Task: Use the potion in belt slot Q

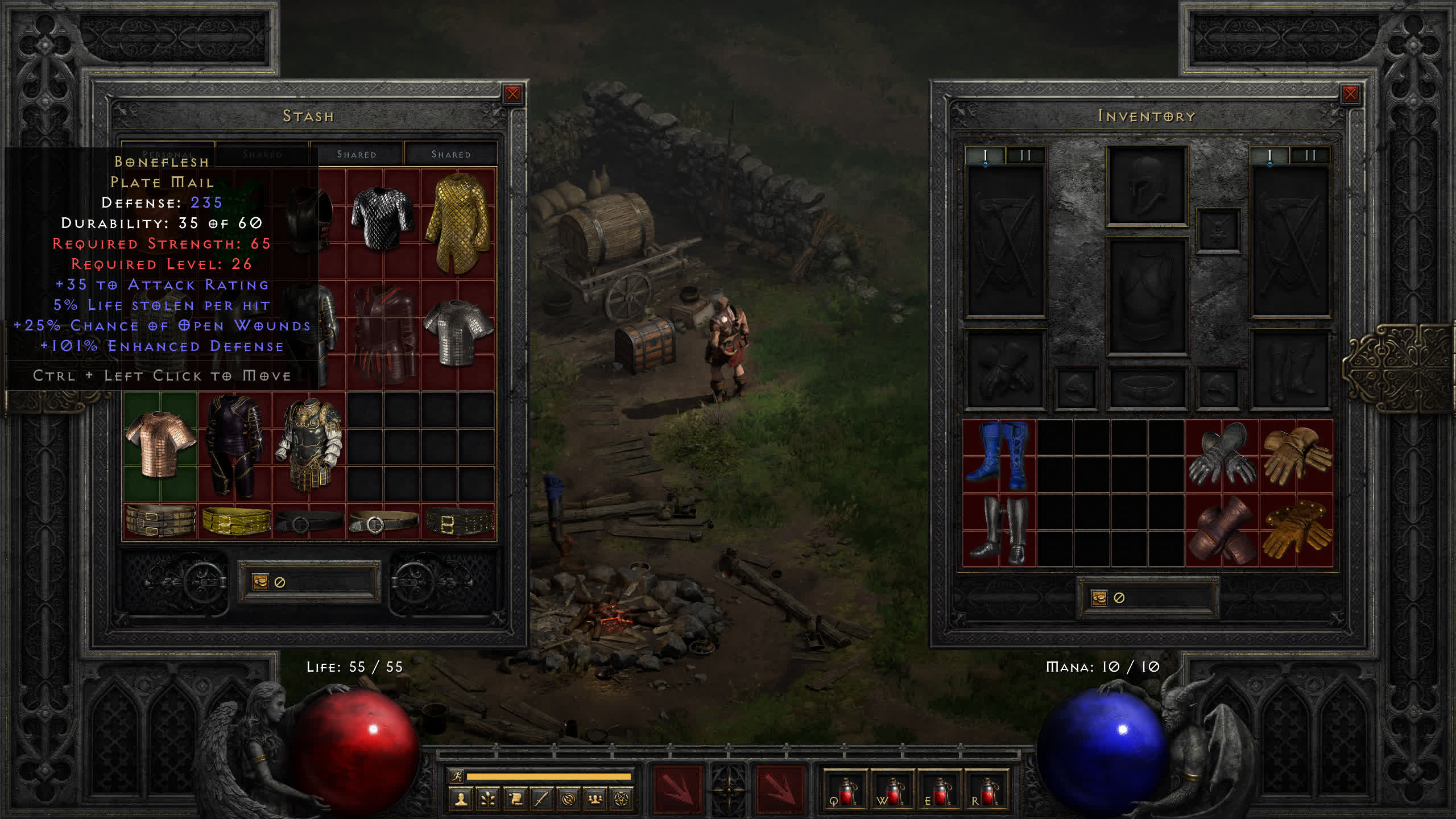Action: 845,791
